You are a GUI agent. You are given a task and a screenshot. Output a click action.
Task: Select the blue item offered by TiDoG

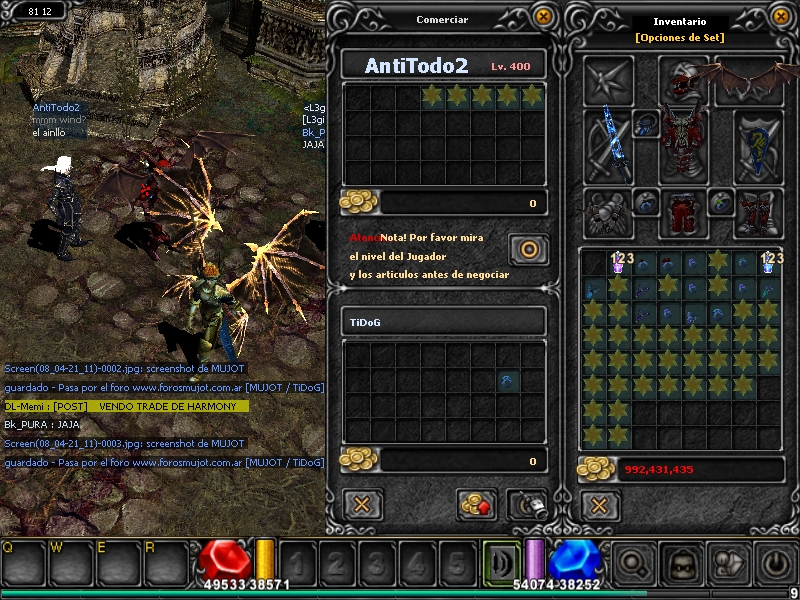(508, 381)
